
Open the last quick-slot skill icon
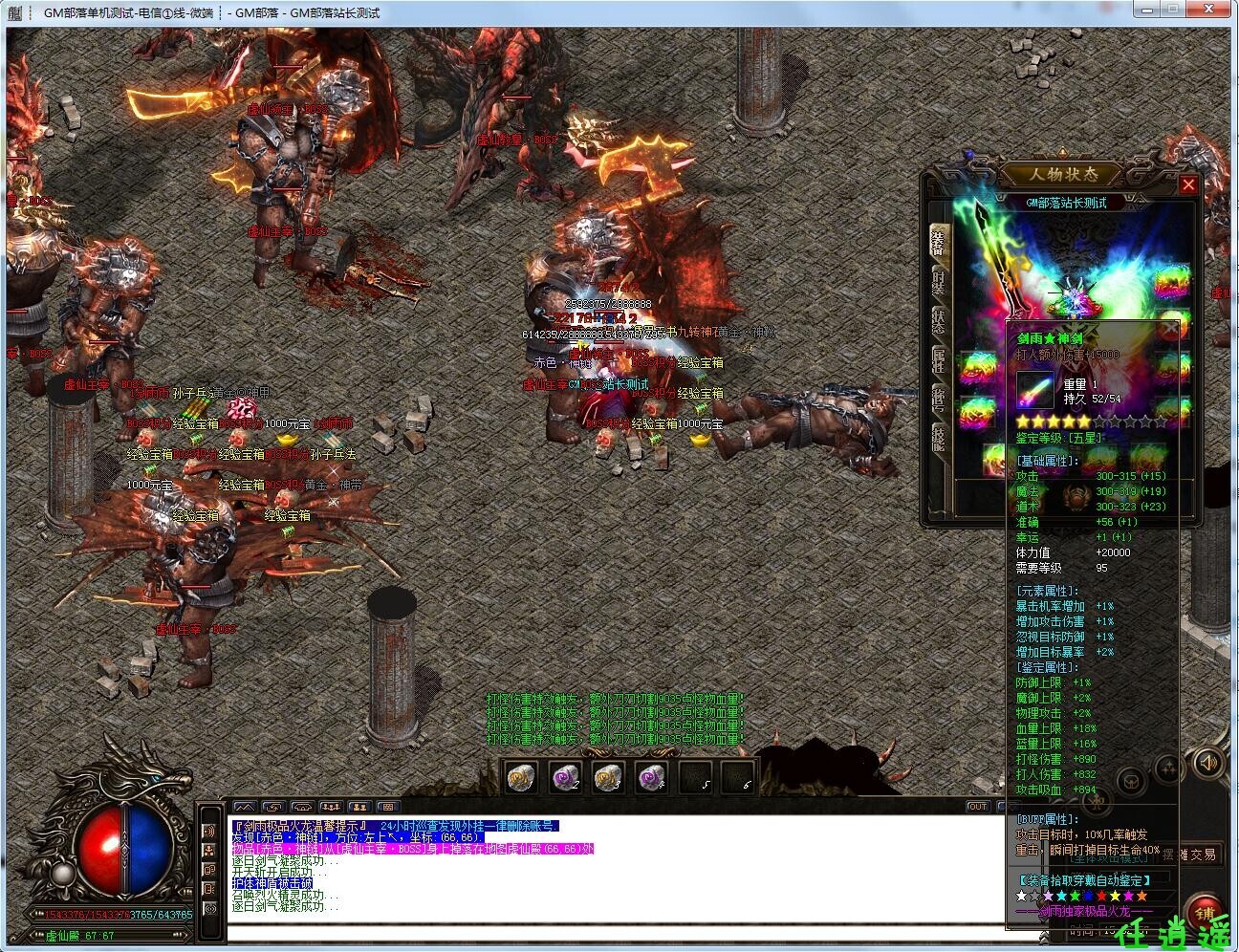(738, 778)
